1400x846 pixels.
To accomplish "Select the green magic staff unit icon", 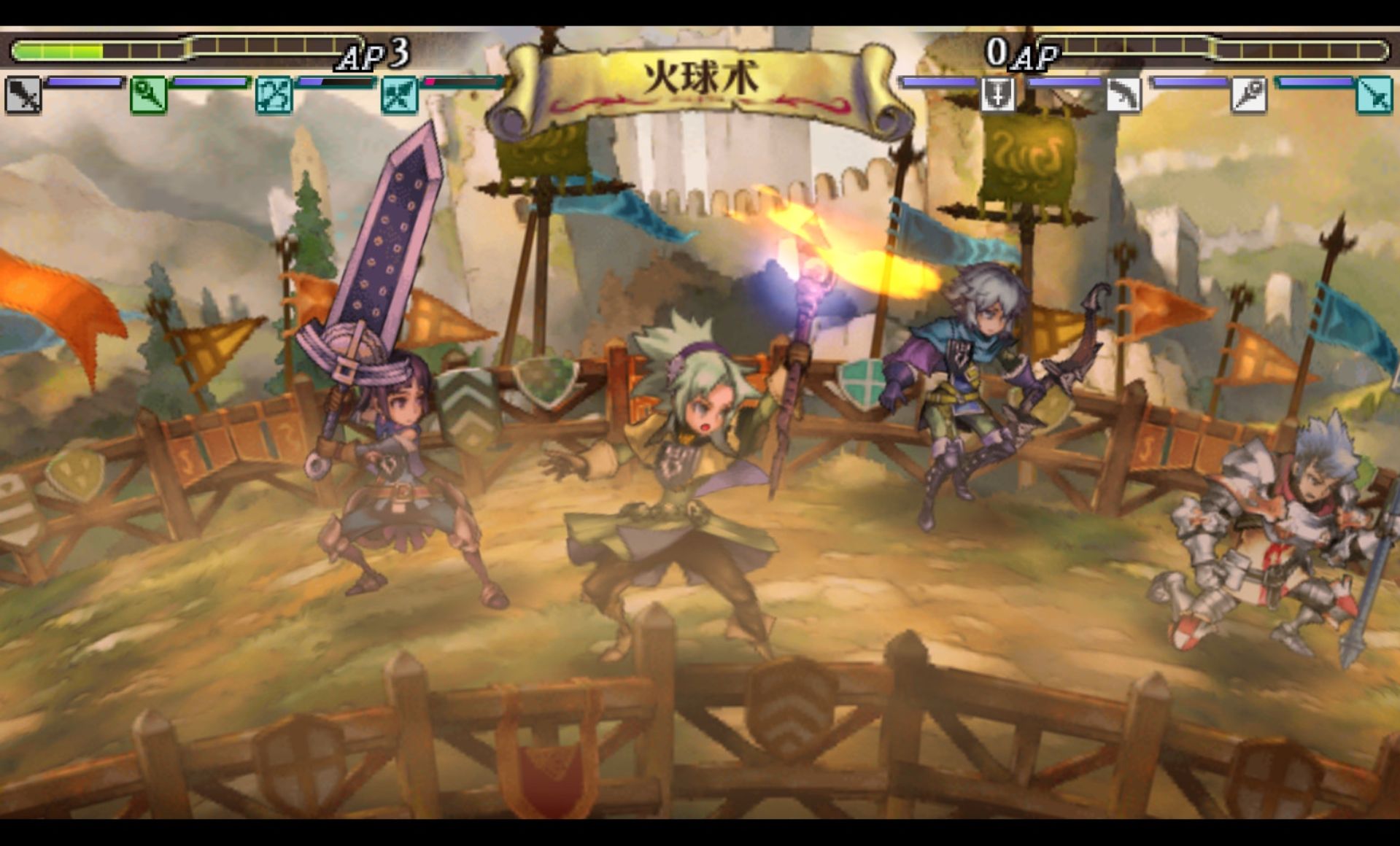I will [x=149, y=96].
